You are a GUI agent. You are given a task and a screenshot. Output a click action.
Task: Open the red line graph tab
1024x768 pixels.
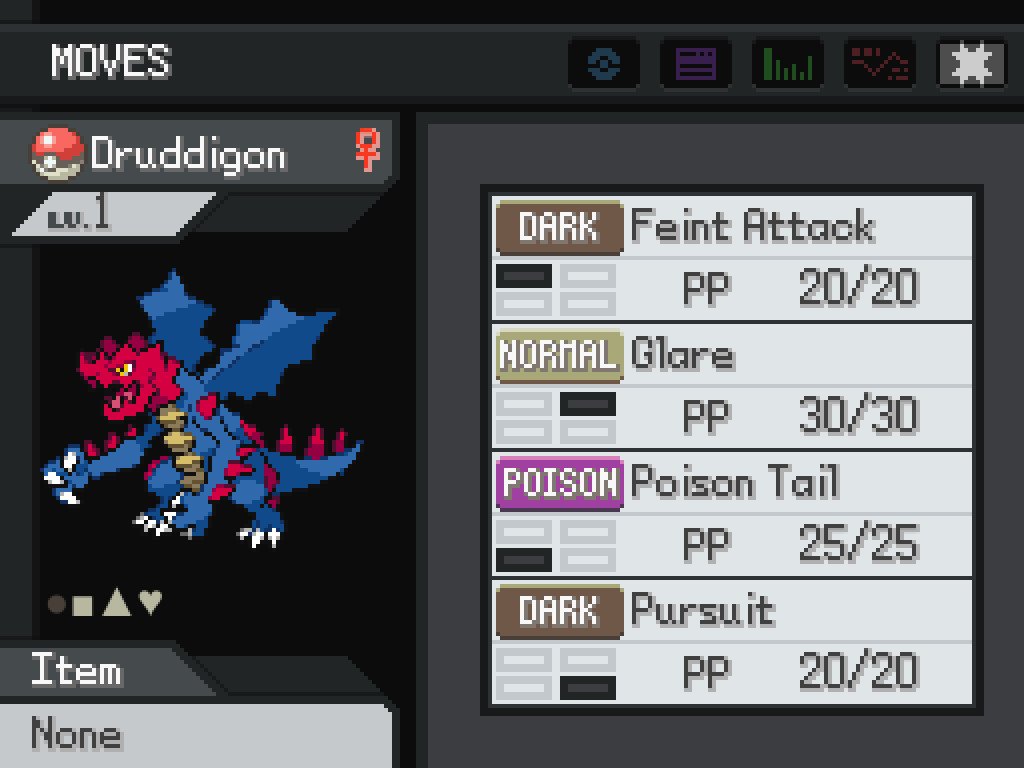pyautogui.click(x=880, y=65)
